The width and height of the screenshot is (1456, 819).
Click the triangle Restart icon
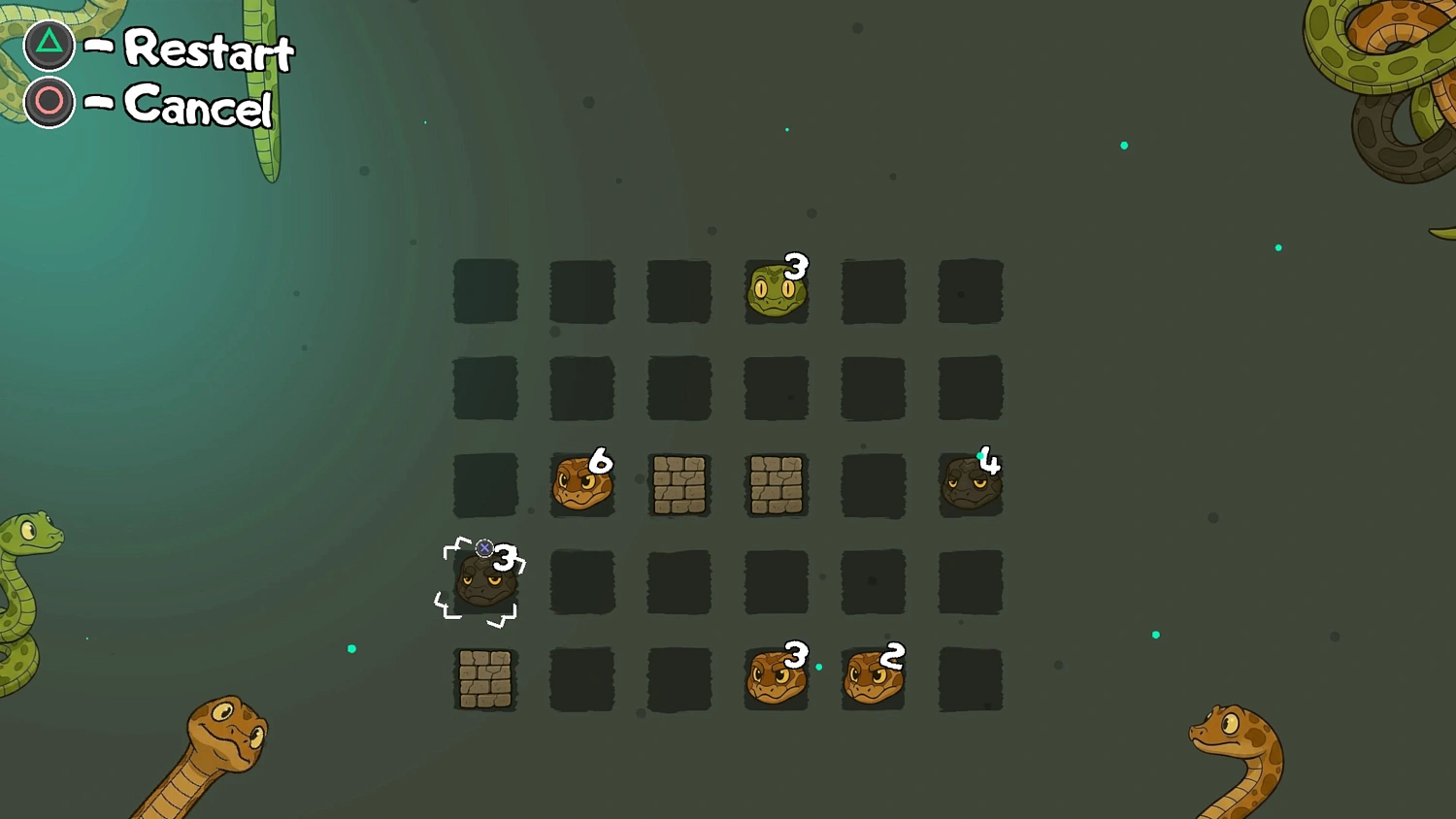[47, 44]
